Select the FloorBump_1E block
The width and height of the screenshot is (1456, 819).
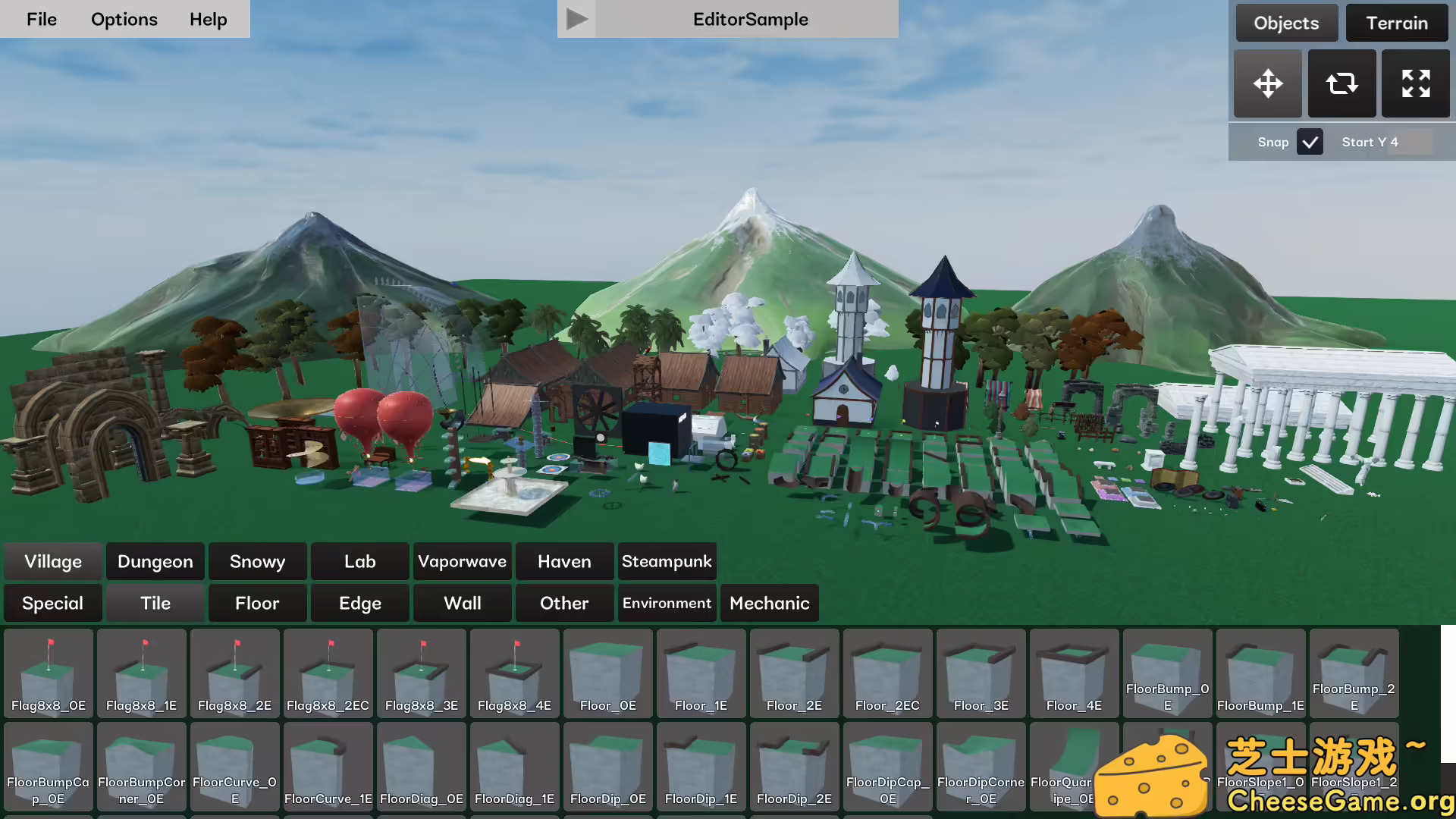1260,673
